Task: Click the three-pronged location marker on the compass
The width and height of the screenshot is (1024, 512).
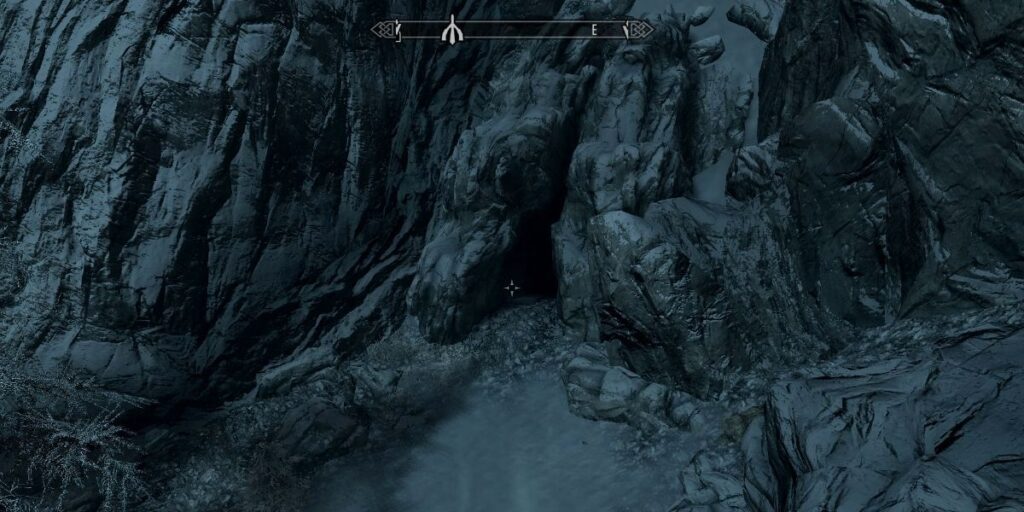Action: pos(452,30)
